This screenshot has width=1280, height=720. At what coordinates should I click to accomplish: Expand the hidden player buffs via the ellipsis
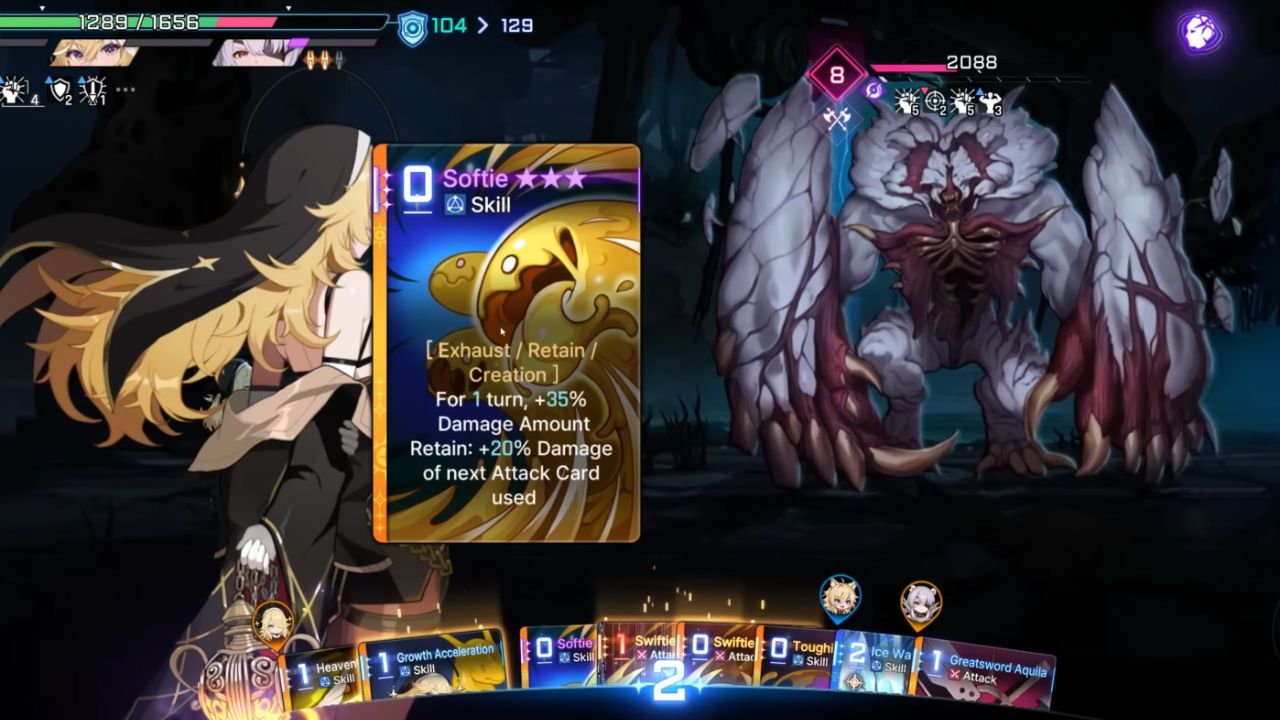[124, 89]
